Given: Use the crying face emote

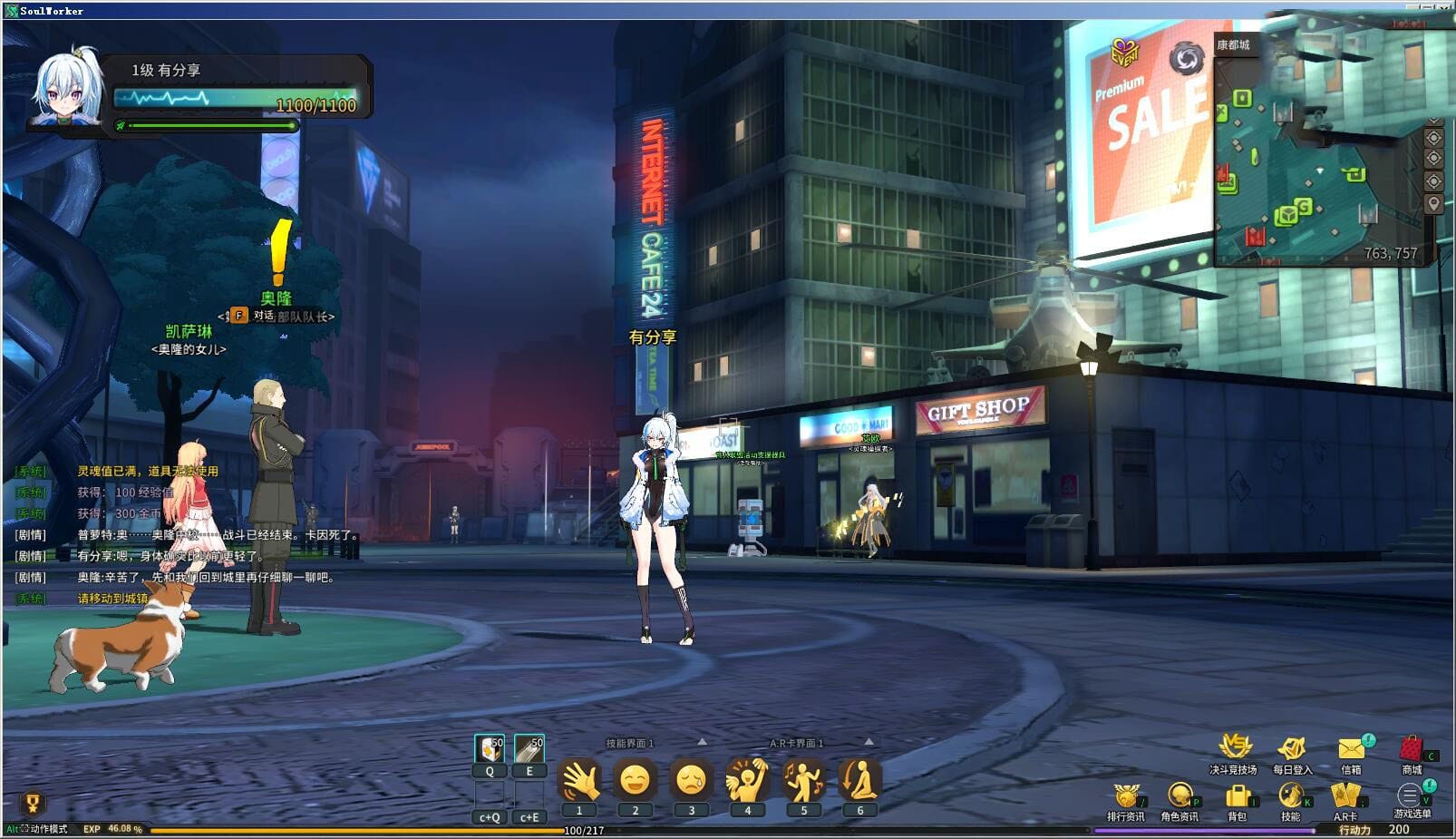Looking at the screenshot, I should tap(691, 780).
